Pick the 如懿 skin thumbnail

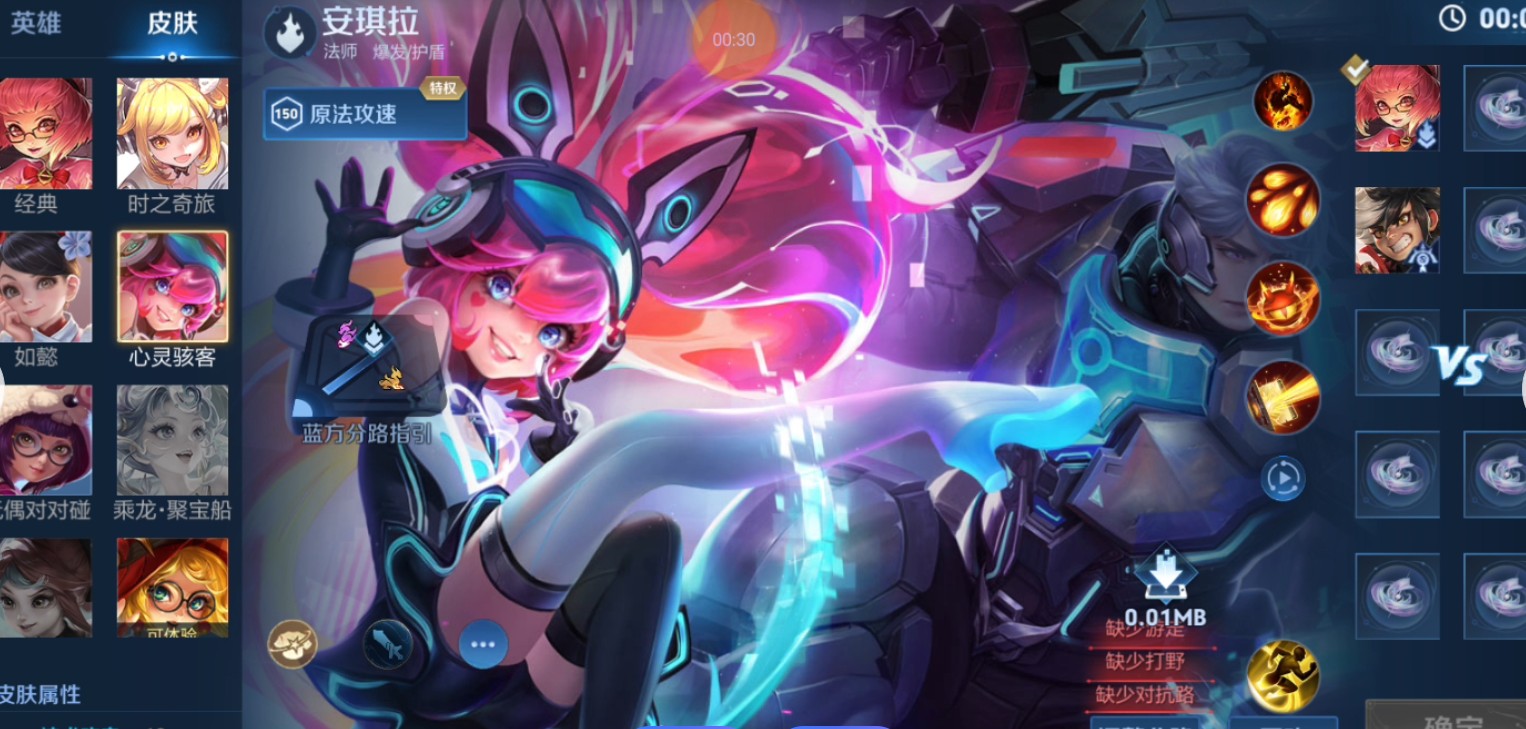tap(46, 286)
